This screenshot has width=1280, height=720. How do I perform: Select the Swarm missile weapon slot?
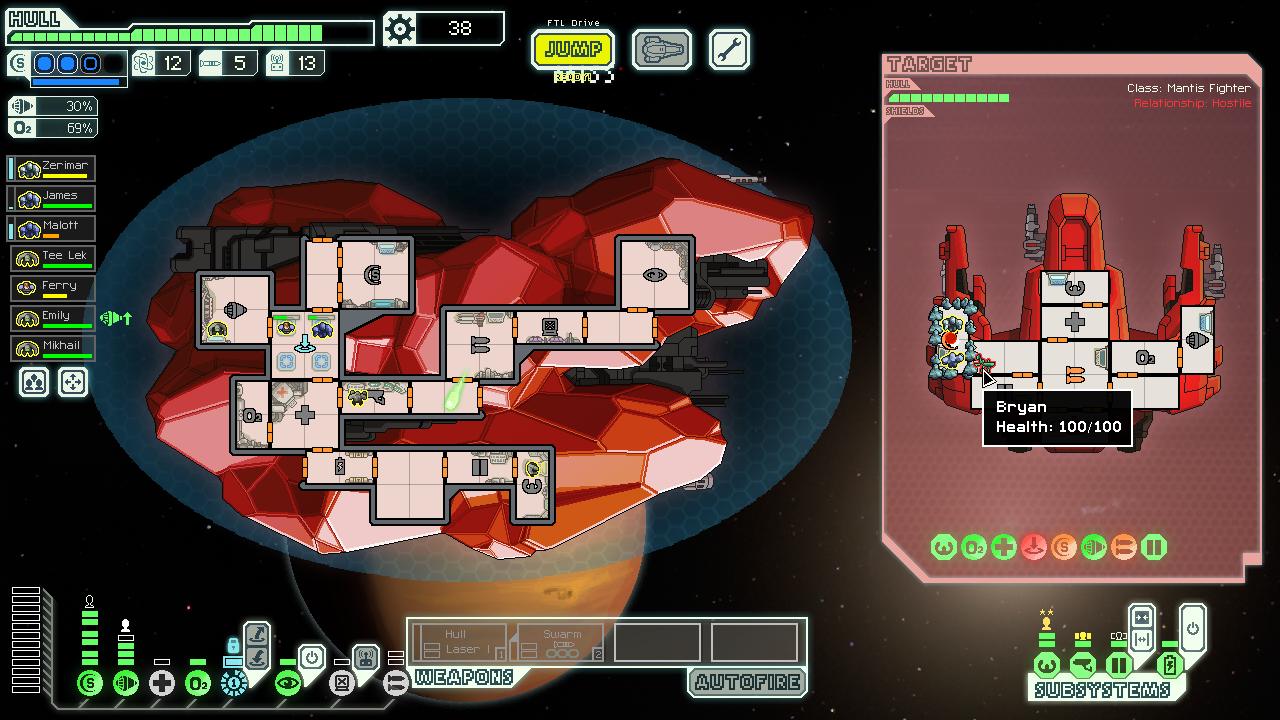click(560, 643)
